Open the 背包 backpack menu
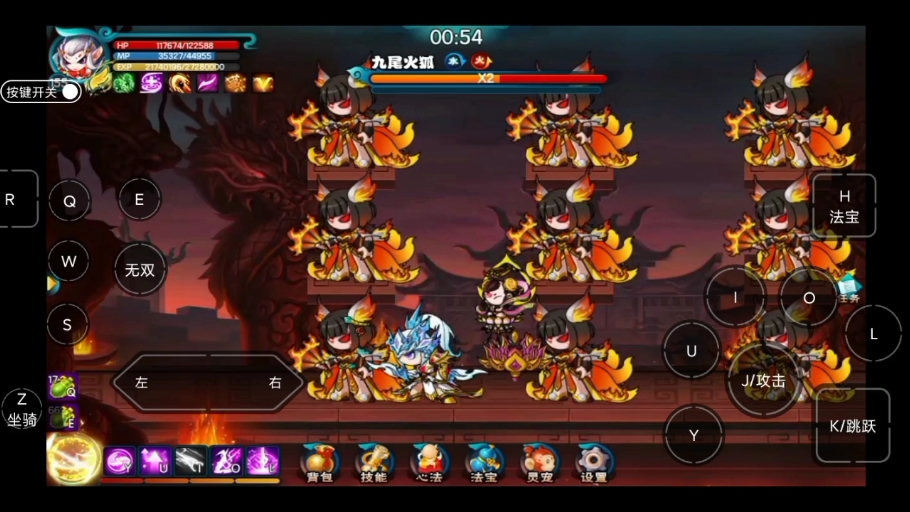This screenshot has height=512, width=910. pyautogui.click(x=319, y=462)
